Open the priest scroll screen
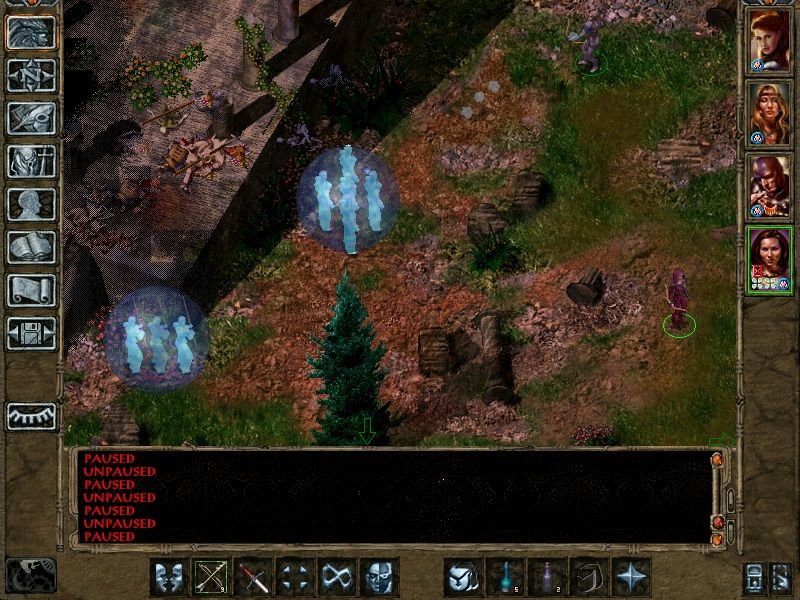800x600 pixels. (x=31, y=290)
